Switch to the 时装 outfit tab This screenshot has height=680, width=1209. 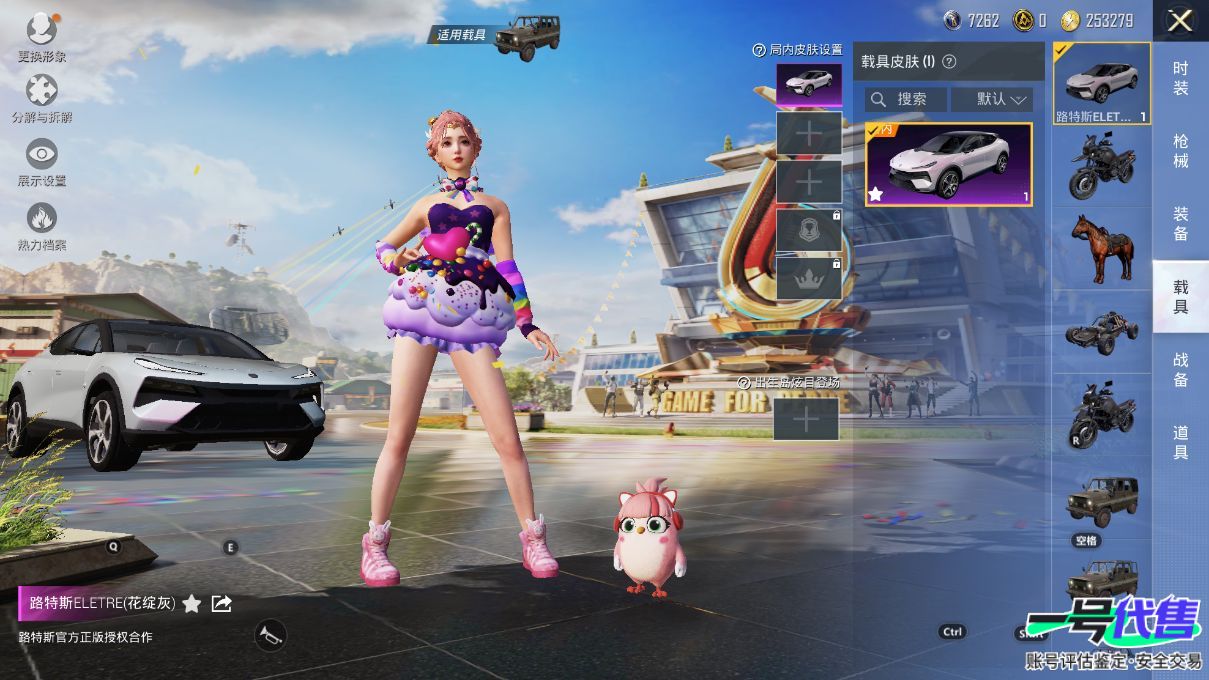click(x=1181, y=78)
